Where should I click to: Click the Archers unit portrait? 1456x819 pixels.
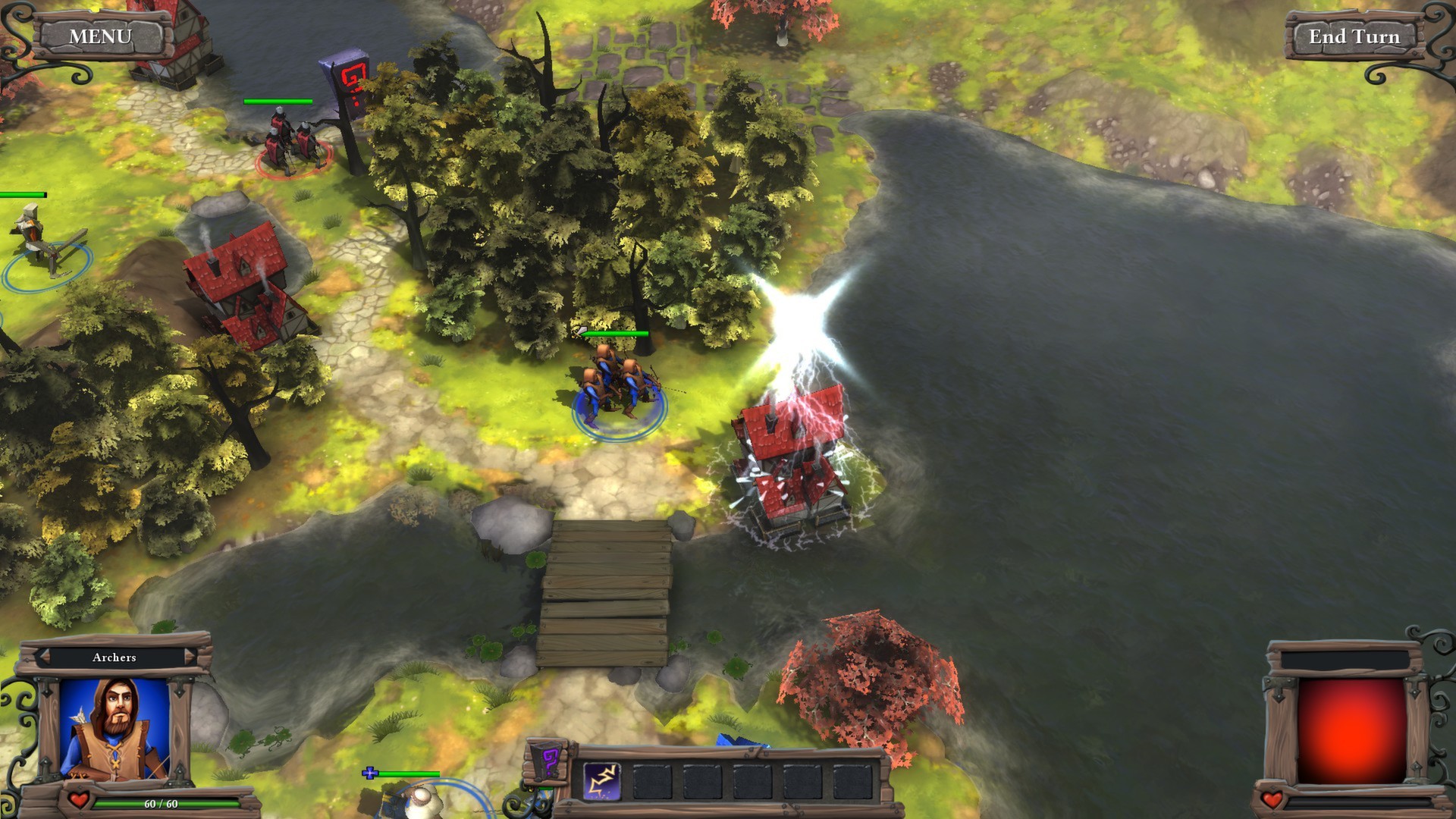click(115, 726)
